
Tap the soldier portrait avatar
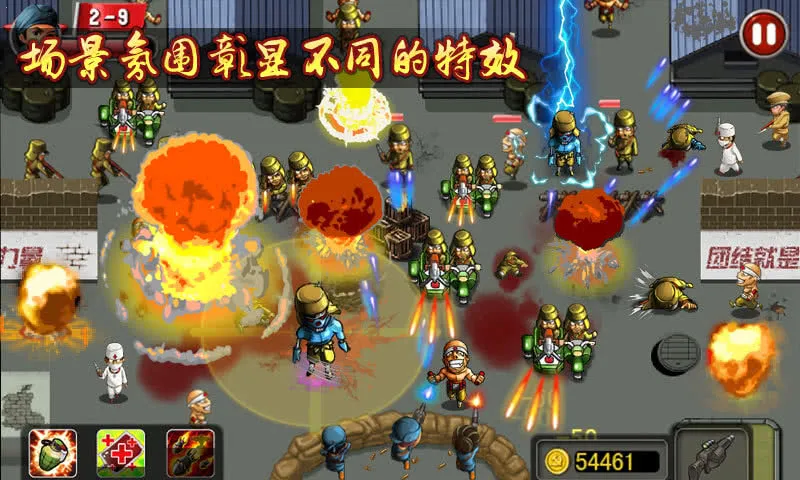pyautogui.click(x=35, y=18)
